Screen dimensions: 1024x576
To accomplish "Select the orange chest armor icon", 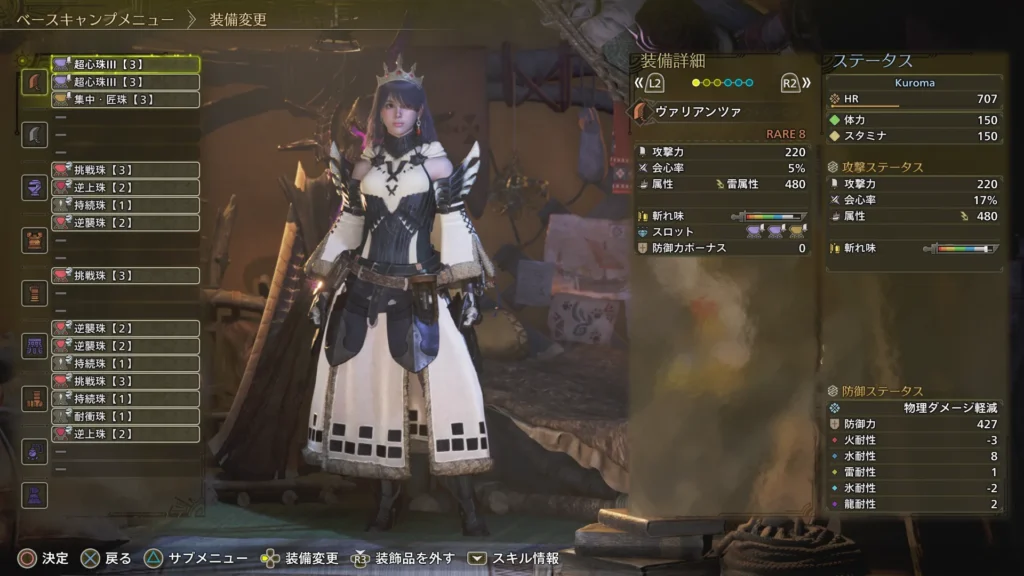I will [35, 240].
